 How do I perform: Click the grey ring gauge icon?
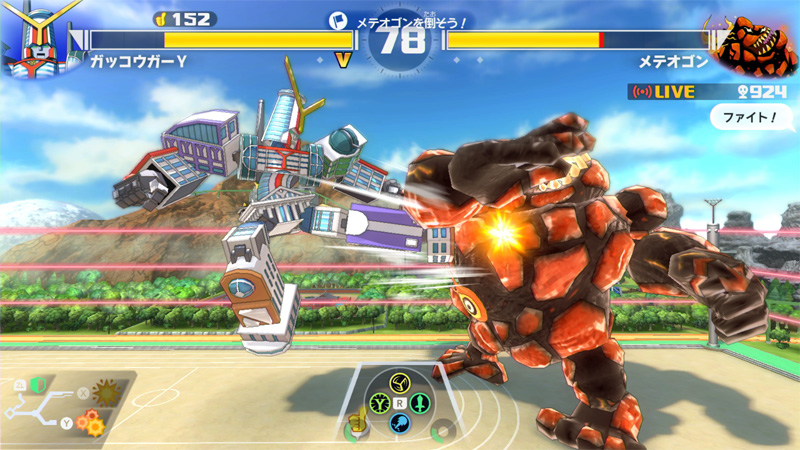coord(441,434)
